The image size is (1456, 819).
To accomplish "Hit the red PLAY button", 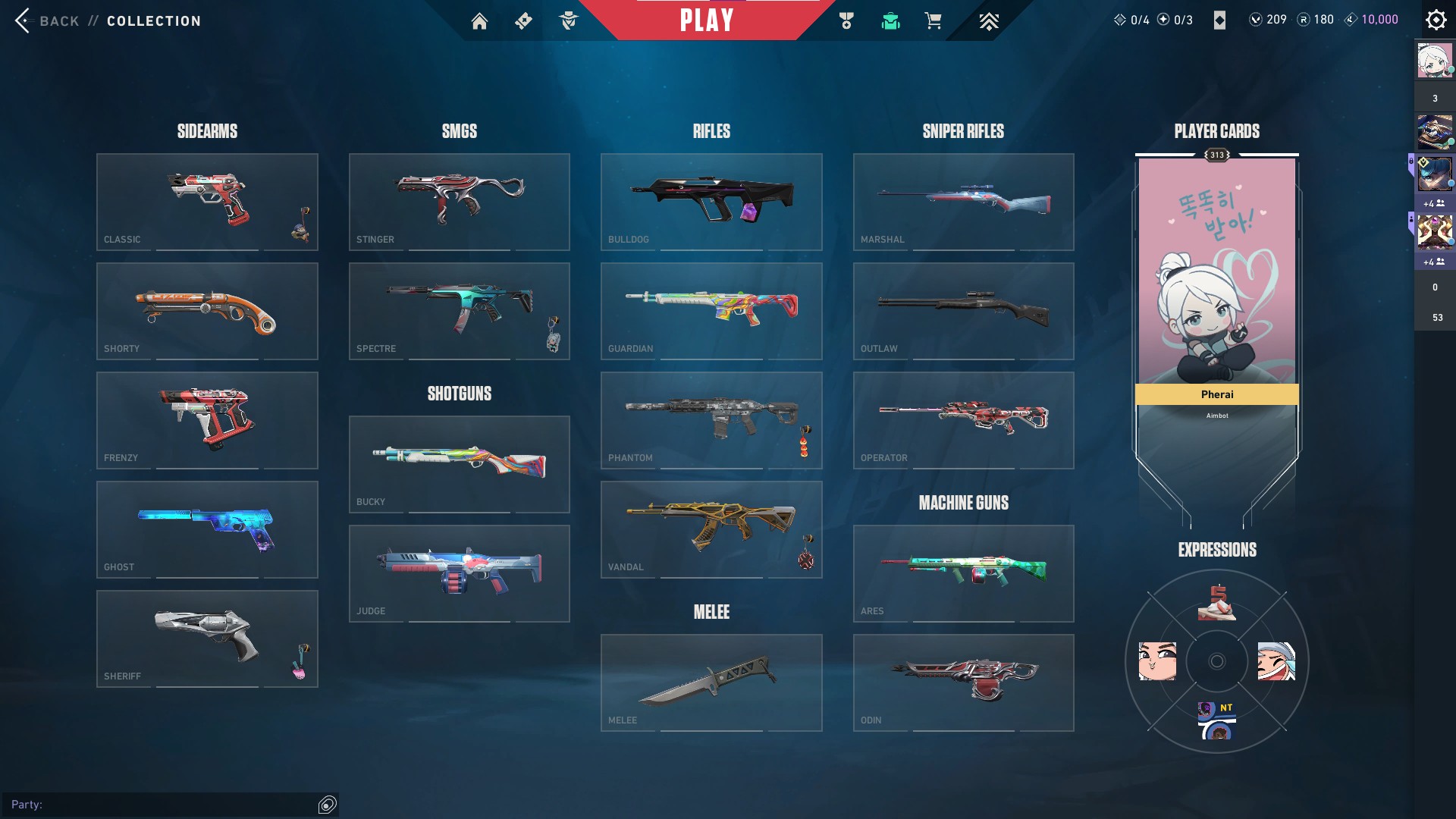I will [x=706, y=20].
